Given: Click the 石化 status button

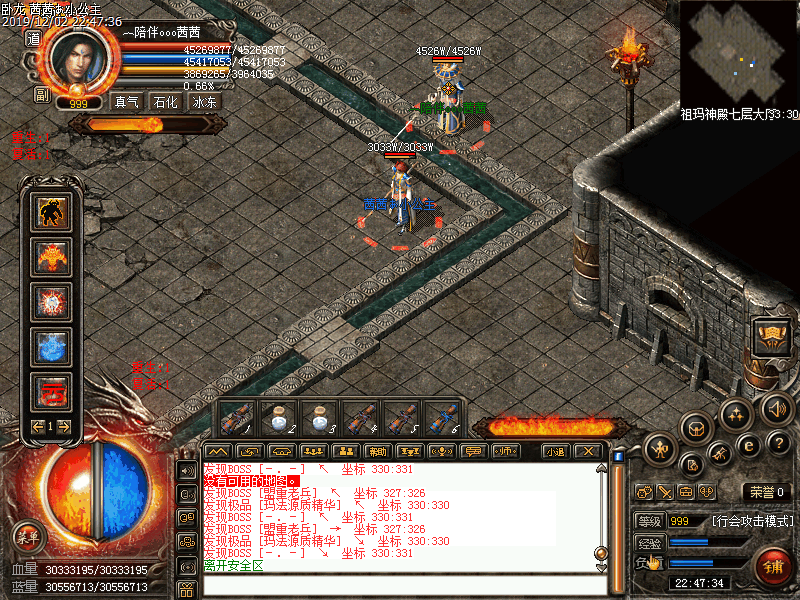Looking at the screenshot, I should [x=165, y=101].
